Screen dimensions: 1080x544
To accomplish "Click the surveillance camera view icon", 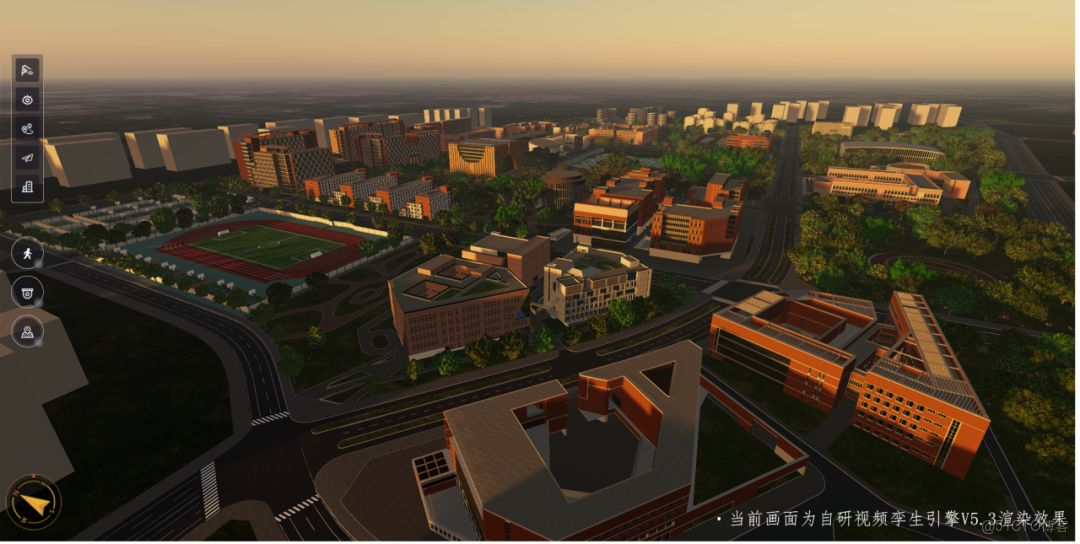I will coord(27,70).
